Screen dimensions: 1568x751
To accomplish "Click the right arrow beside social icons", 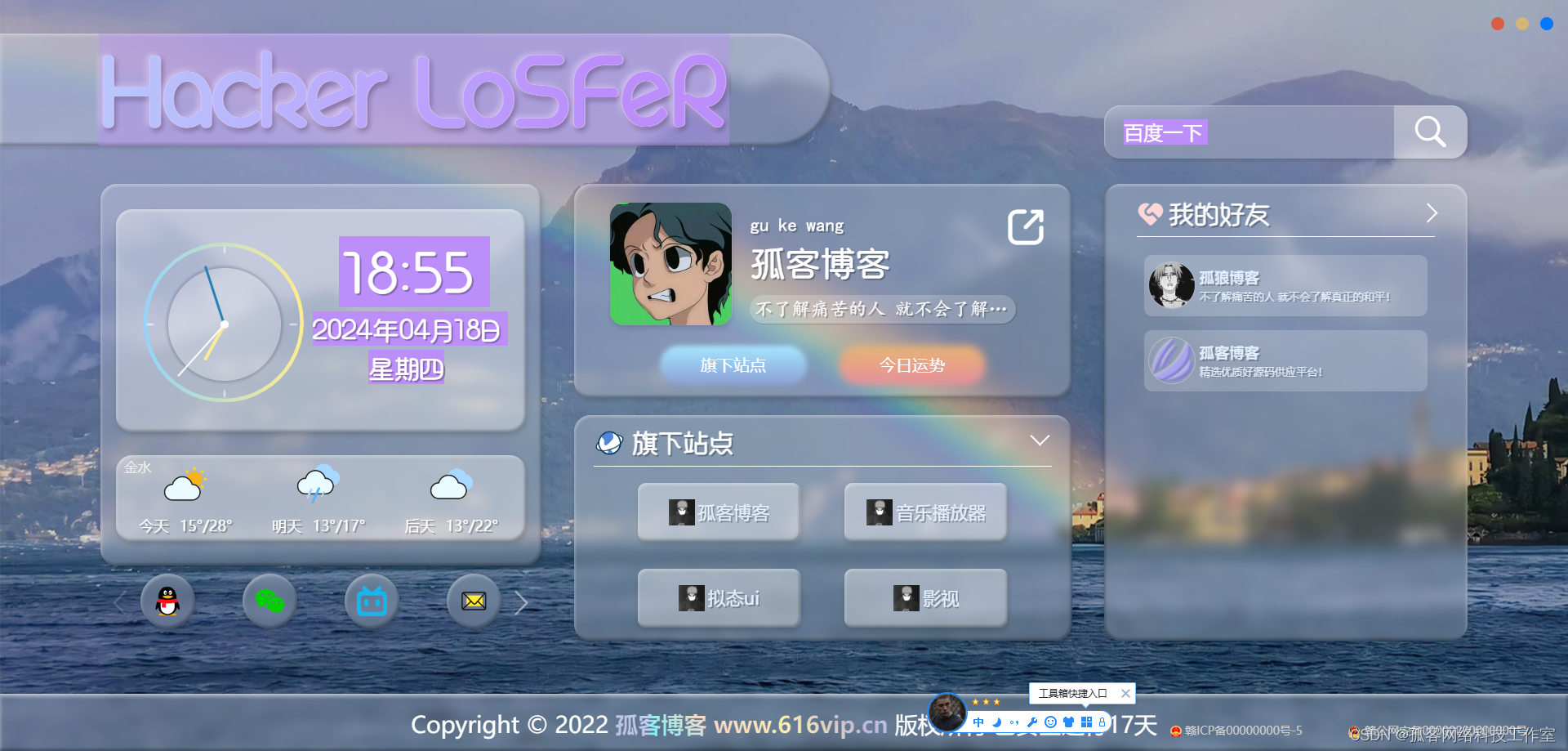I will (522, 603).
